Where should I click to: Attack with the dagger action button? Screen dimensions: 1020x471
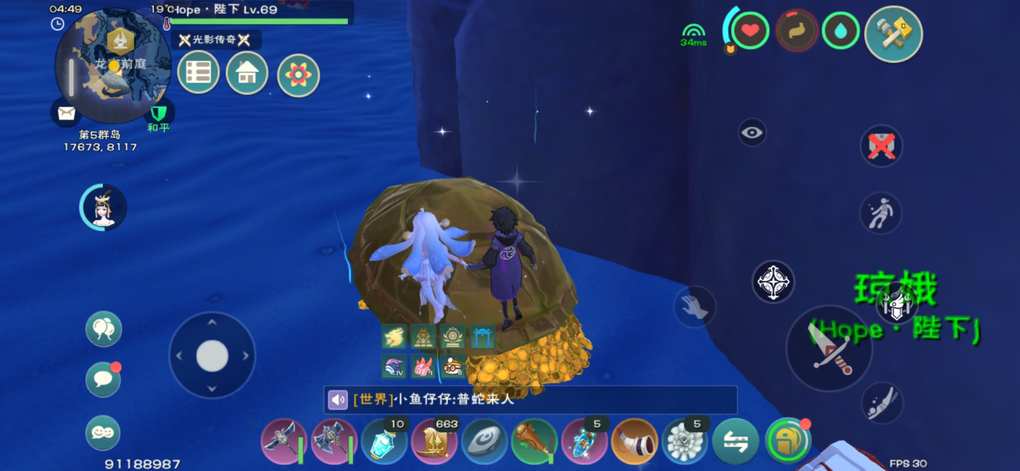[830, 348]
